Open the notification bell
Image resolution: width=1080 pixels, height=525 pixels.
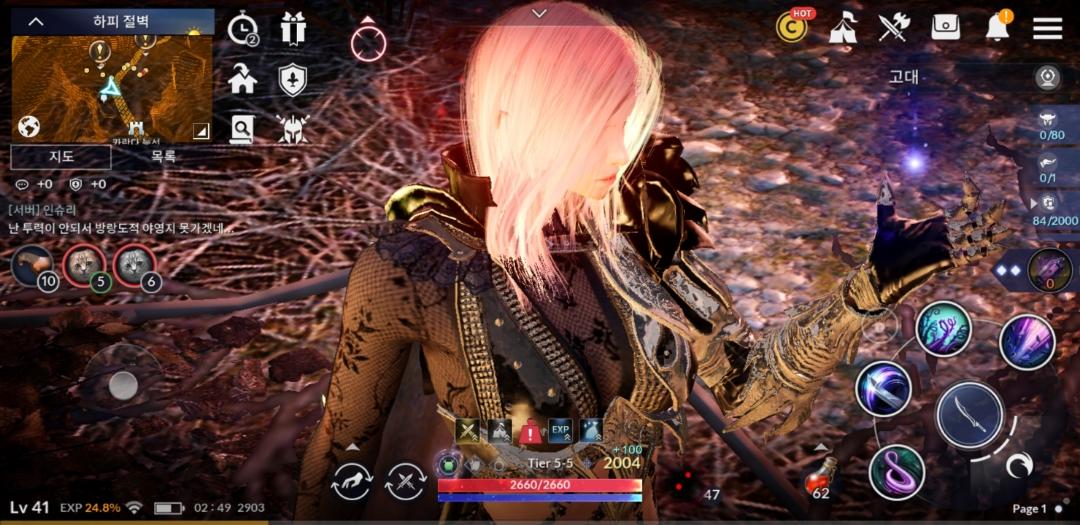(x=997, y=28)
